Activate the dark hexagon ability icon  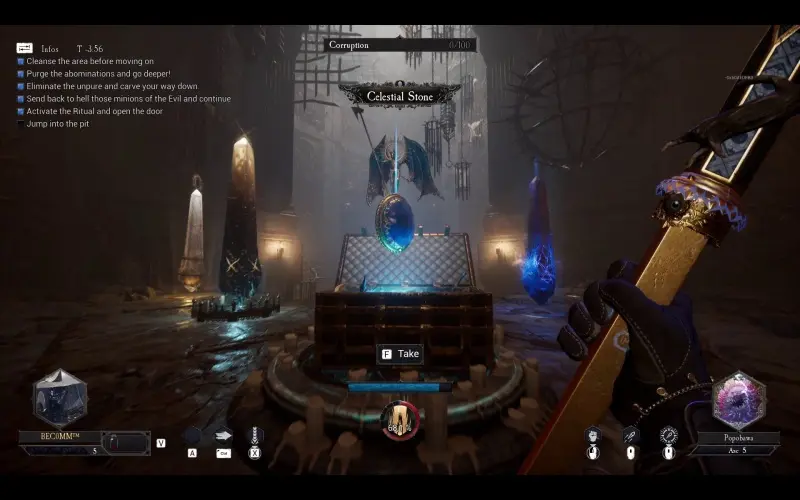(192, 436)
